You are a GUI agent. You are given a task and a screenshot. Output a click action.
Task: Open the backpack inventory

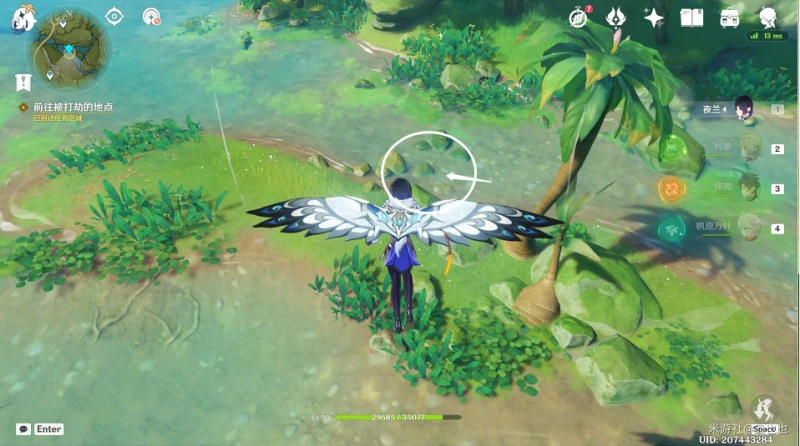click(729, 17)
